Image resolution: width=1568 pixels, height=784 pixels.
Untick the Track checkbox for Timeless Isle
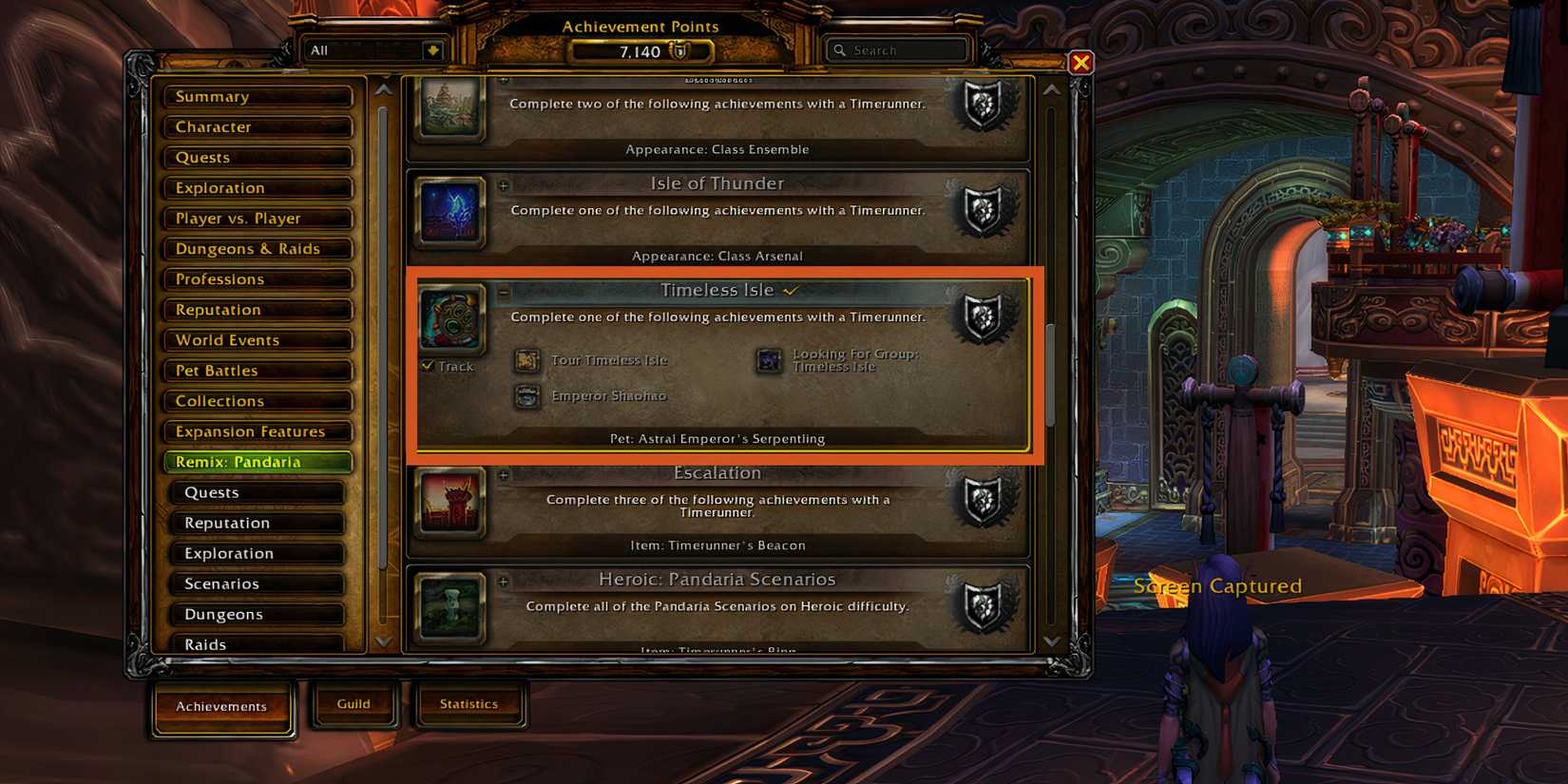(427, 365)
